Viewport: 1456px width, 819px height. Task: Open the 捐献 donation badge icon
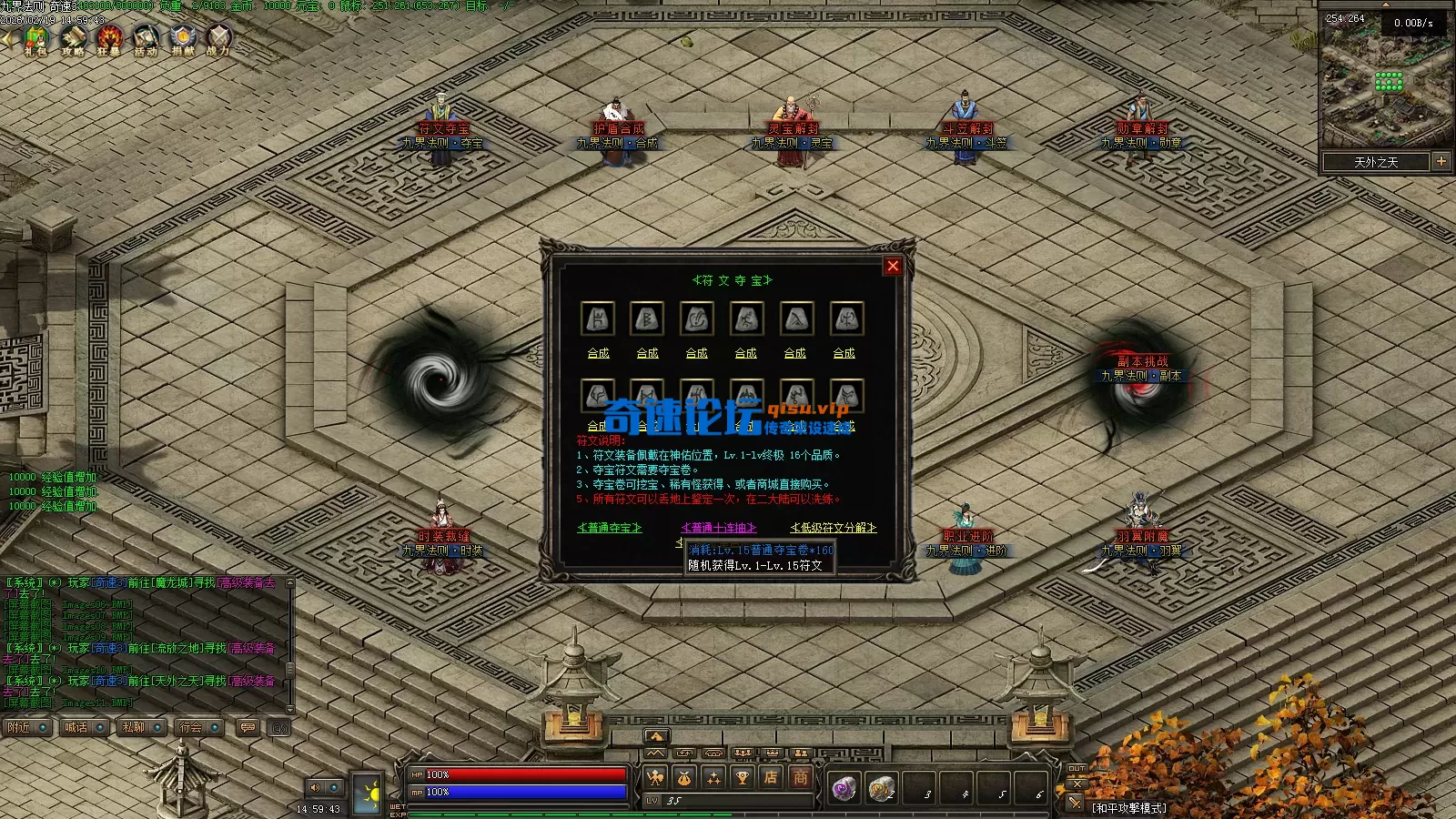[183, 40]
